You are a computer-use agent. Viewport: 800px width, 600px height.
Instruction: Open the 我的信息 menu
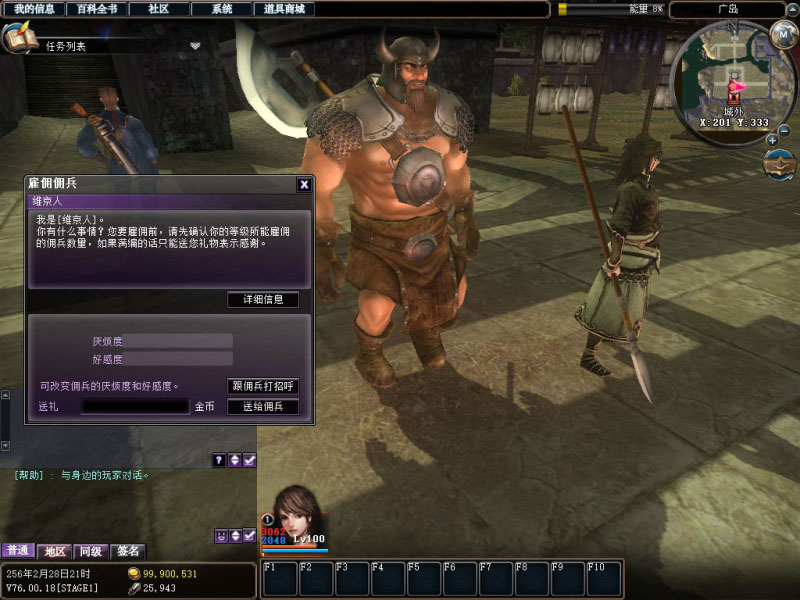(34, 9)
